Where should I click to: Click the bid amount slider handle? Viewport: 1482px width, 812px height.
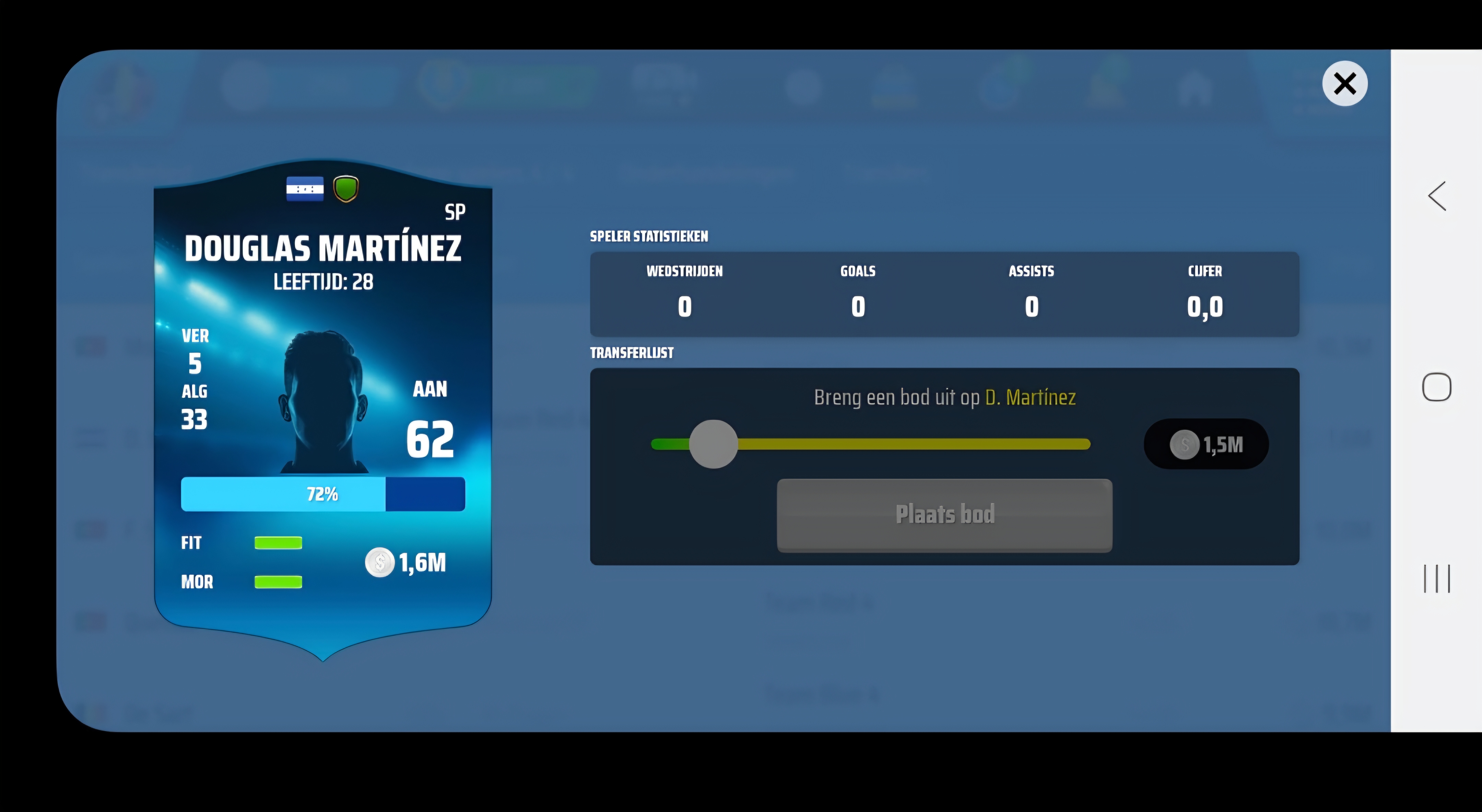tap(714, 444)
